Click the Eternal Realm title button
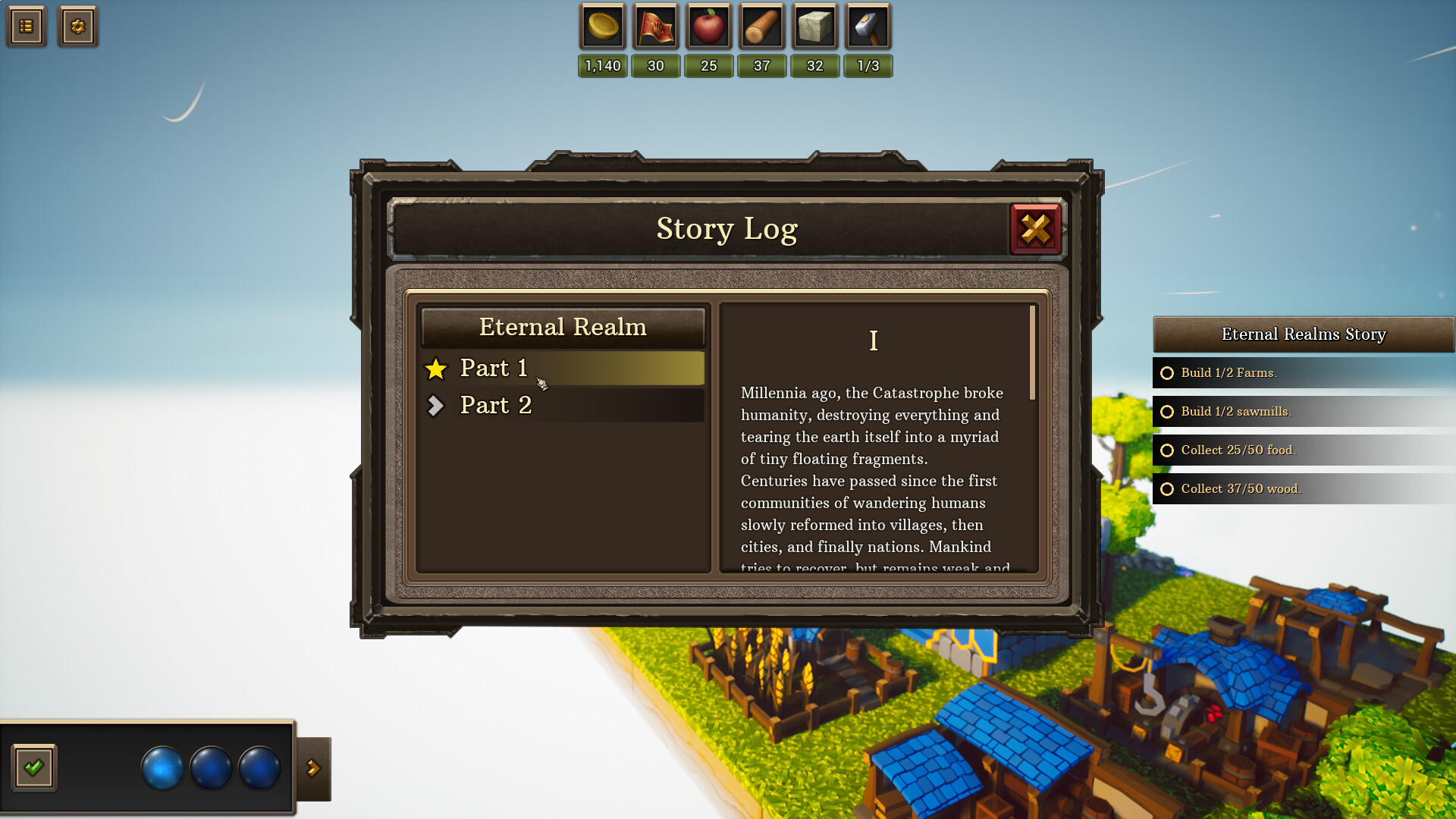This screenshot has height=819, width=1456. pyautogui.click(x=563, y=327)
